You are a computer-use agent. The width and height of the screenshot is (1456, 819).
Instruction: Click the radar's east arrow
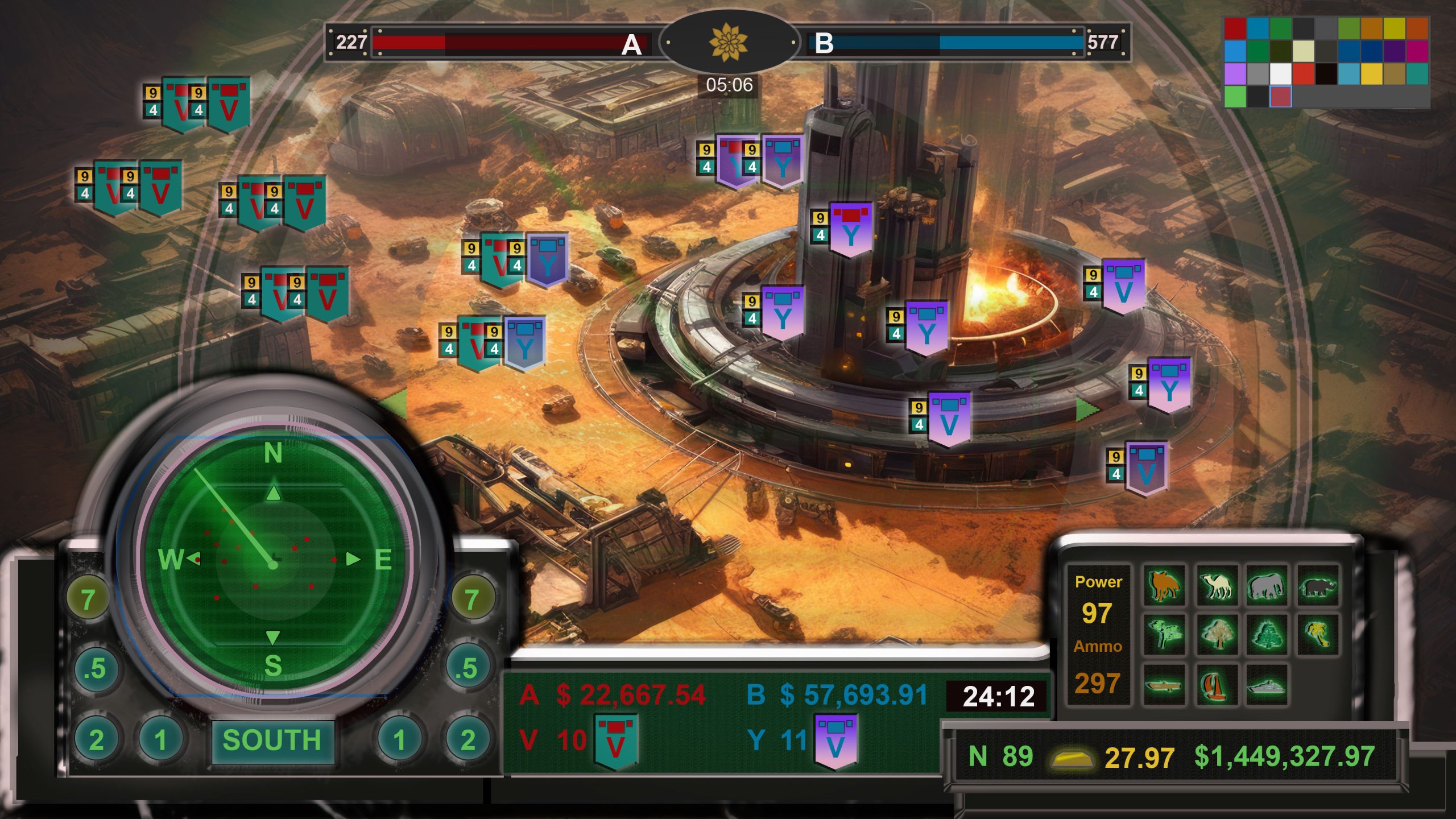click(353, 559)
